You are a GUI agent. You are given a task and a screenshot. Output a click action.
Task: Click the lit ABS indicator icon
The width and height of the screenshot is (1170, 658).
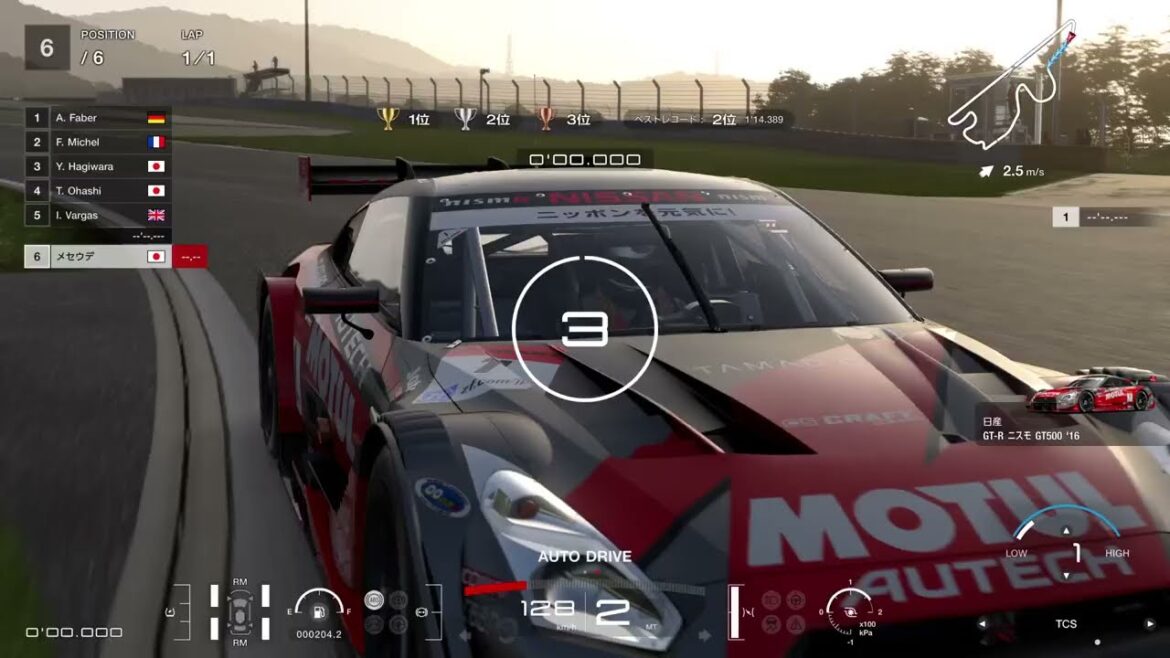tap(374, 600)
